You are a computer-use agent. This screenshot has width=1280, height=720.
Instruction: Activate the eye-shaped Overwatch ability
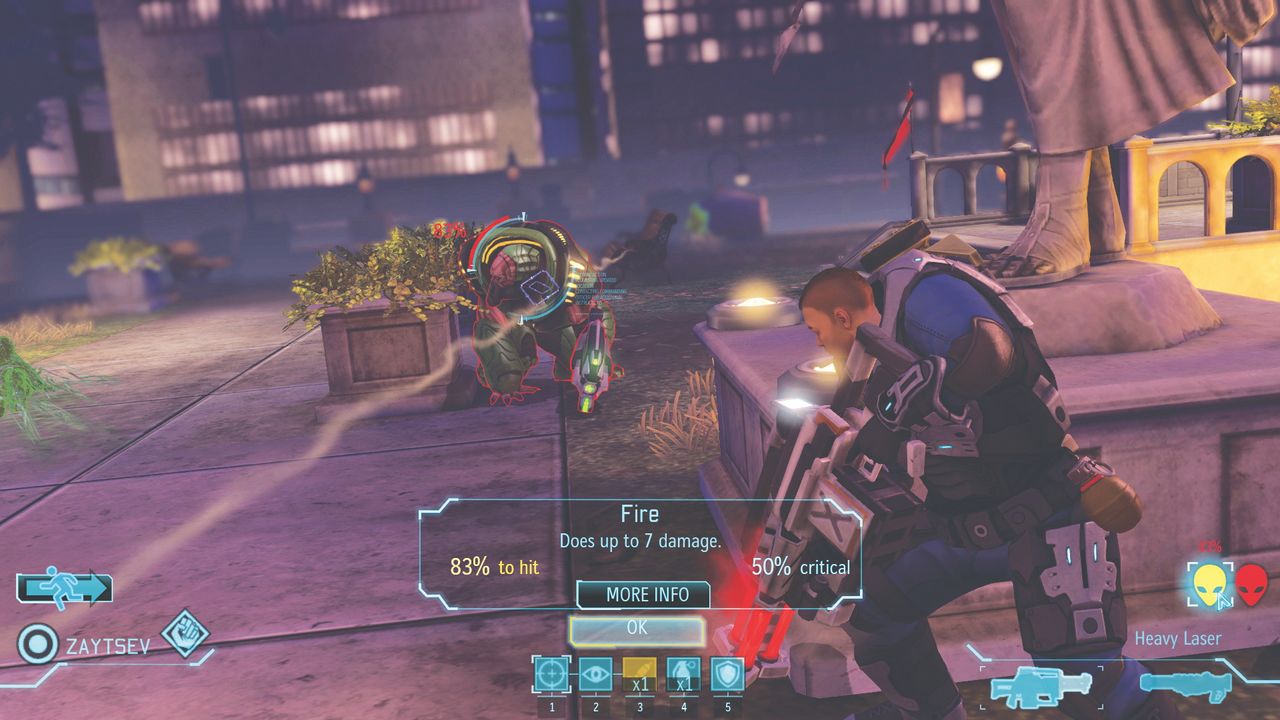(x=595, y=675)
